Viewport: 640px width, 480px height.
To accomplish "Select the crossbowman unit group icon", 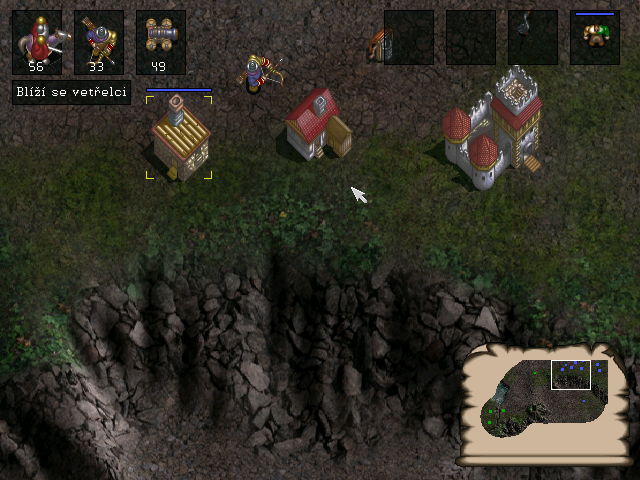I will click(99, 41).
